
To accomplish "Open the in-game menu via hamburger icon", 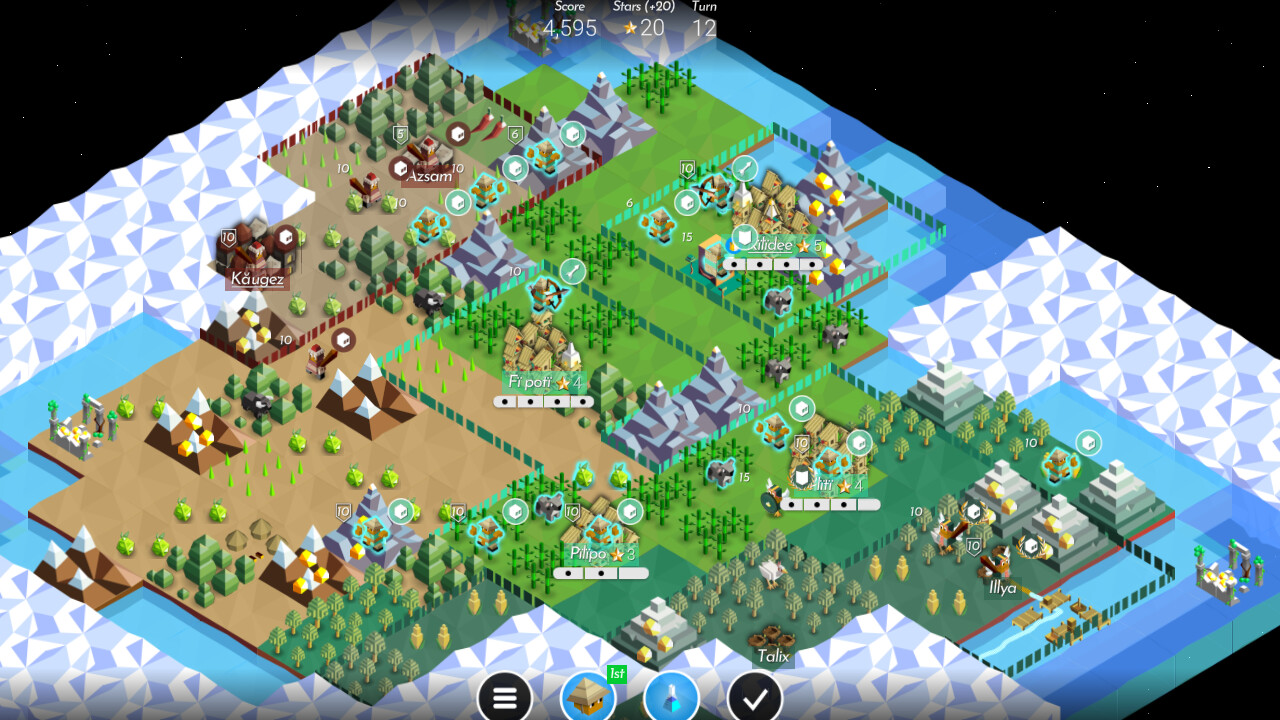I will tap(505, 697).
